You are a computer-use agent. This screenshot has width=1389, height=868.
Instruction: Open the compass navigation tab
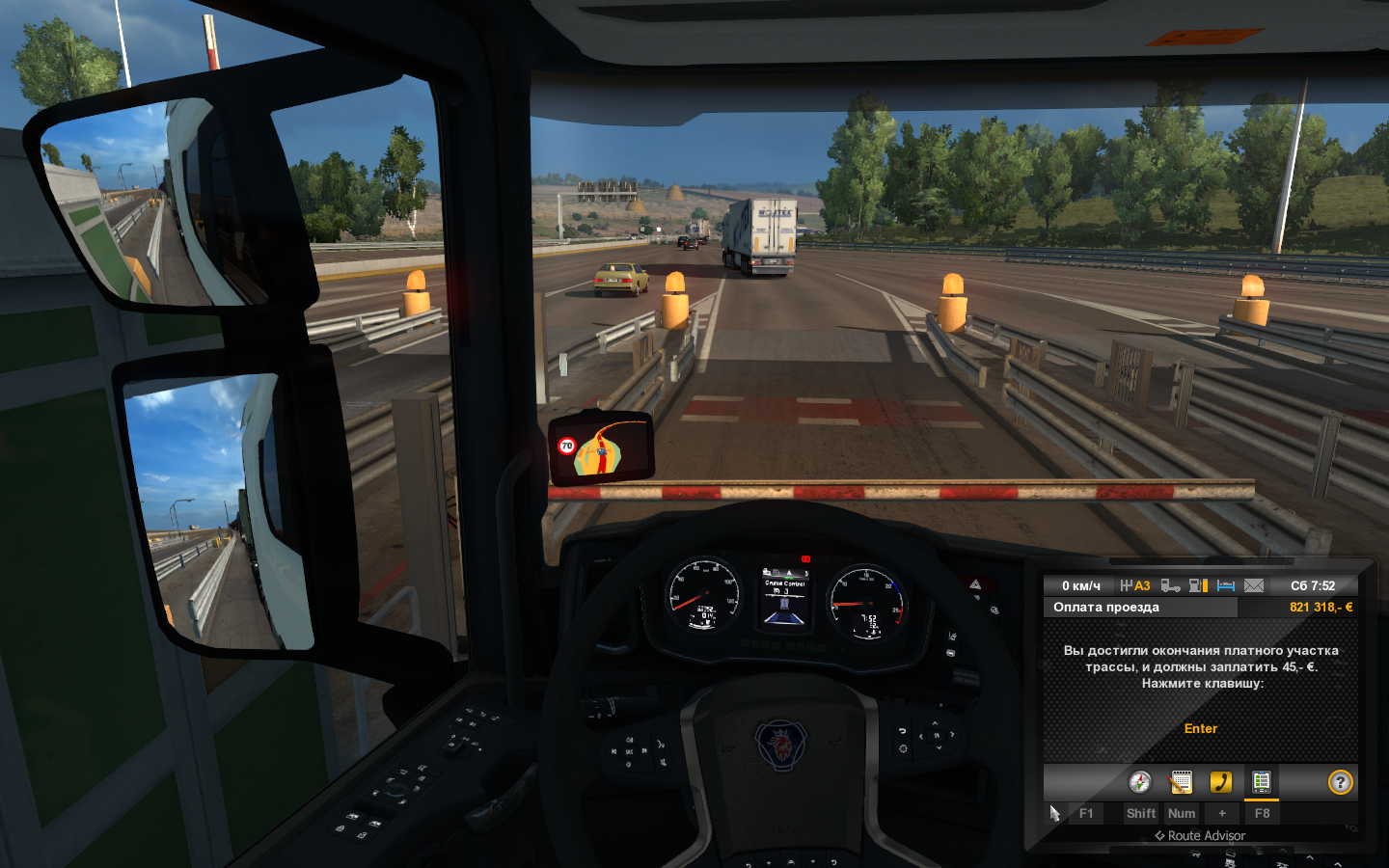[x=1140, y=782]
